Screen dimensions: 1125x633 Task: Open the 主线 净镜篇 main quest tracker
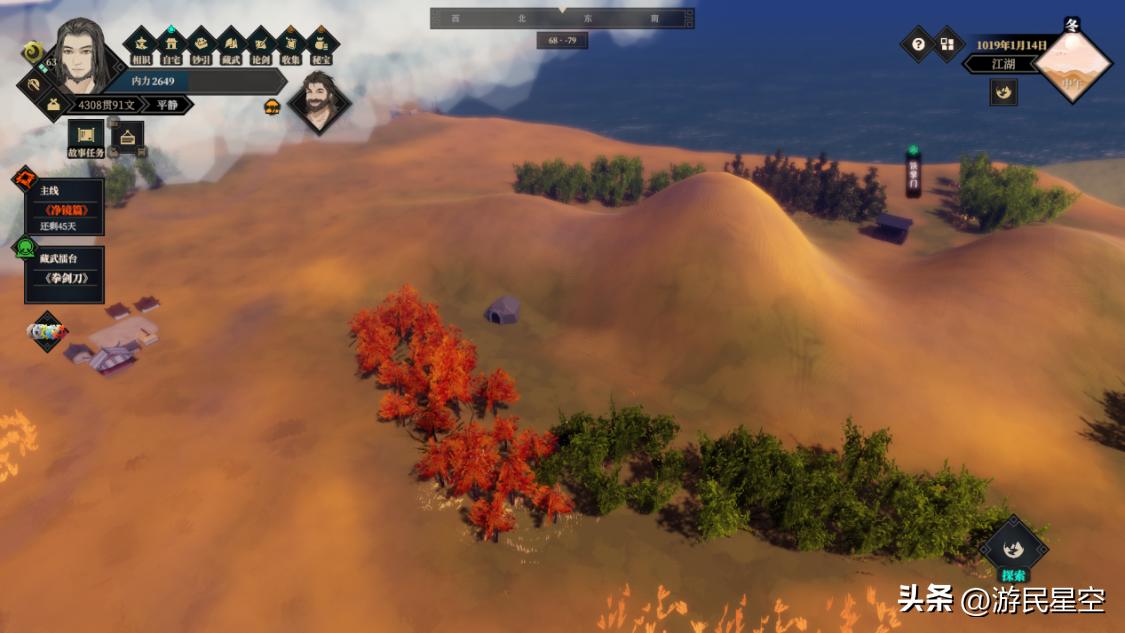click(64, 207)
